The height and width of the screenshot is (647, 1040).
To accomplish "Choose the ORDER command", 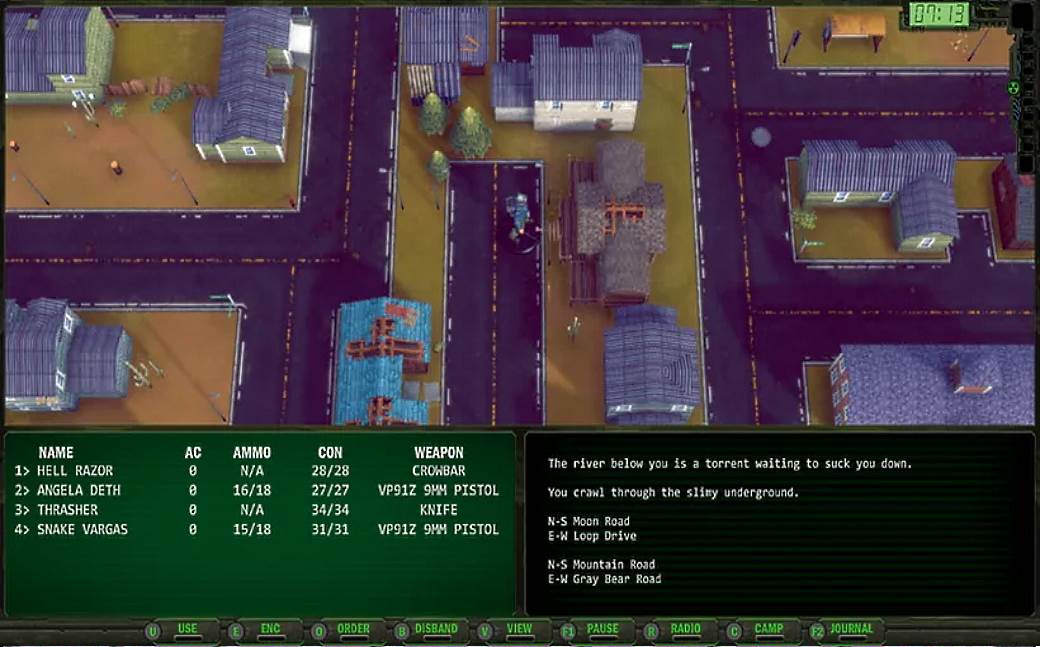I will [x=353, y=629].
